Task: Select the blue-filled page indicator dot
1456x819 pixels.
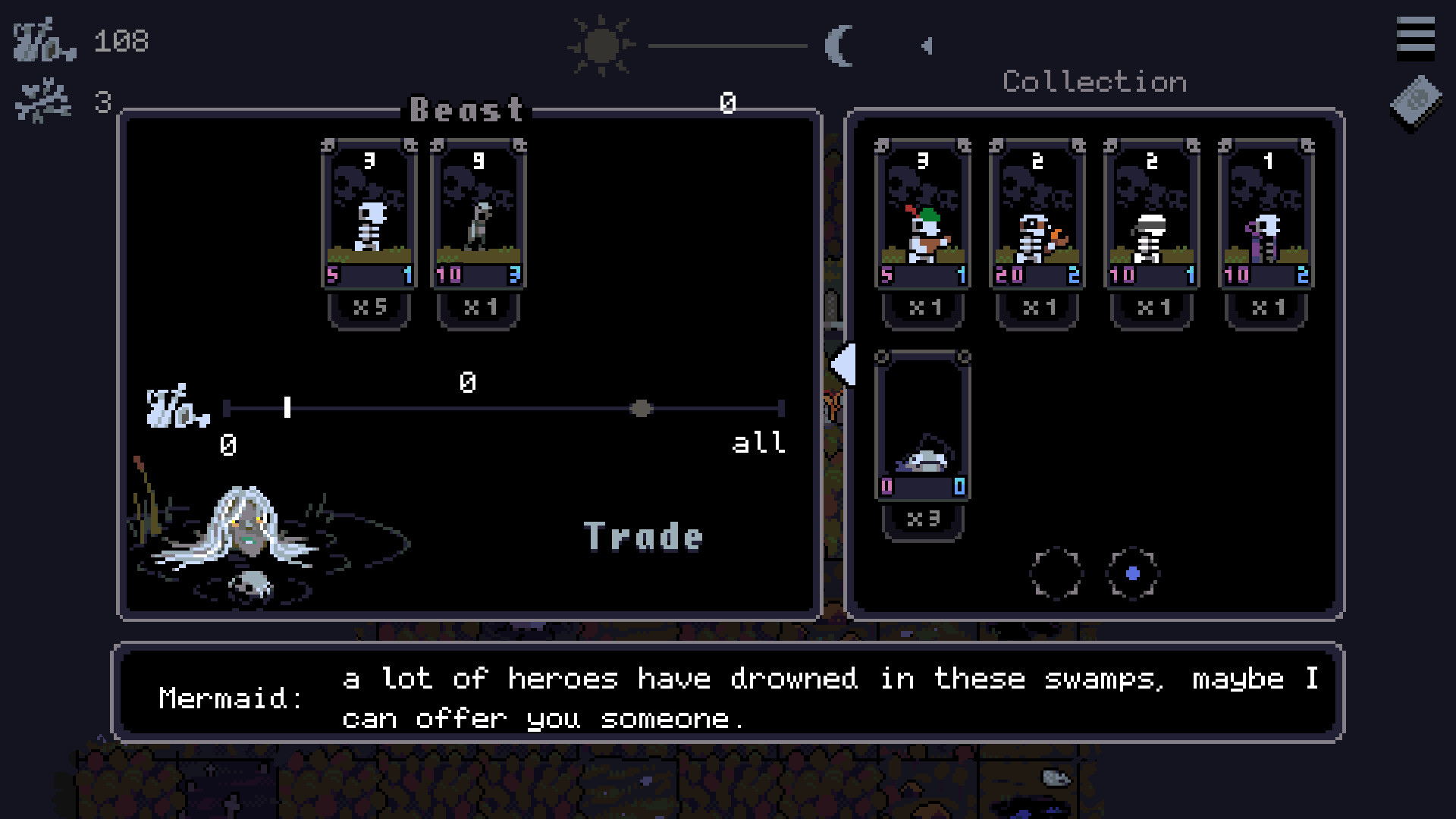Action: coord(1131,574)
